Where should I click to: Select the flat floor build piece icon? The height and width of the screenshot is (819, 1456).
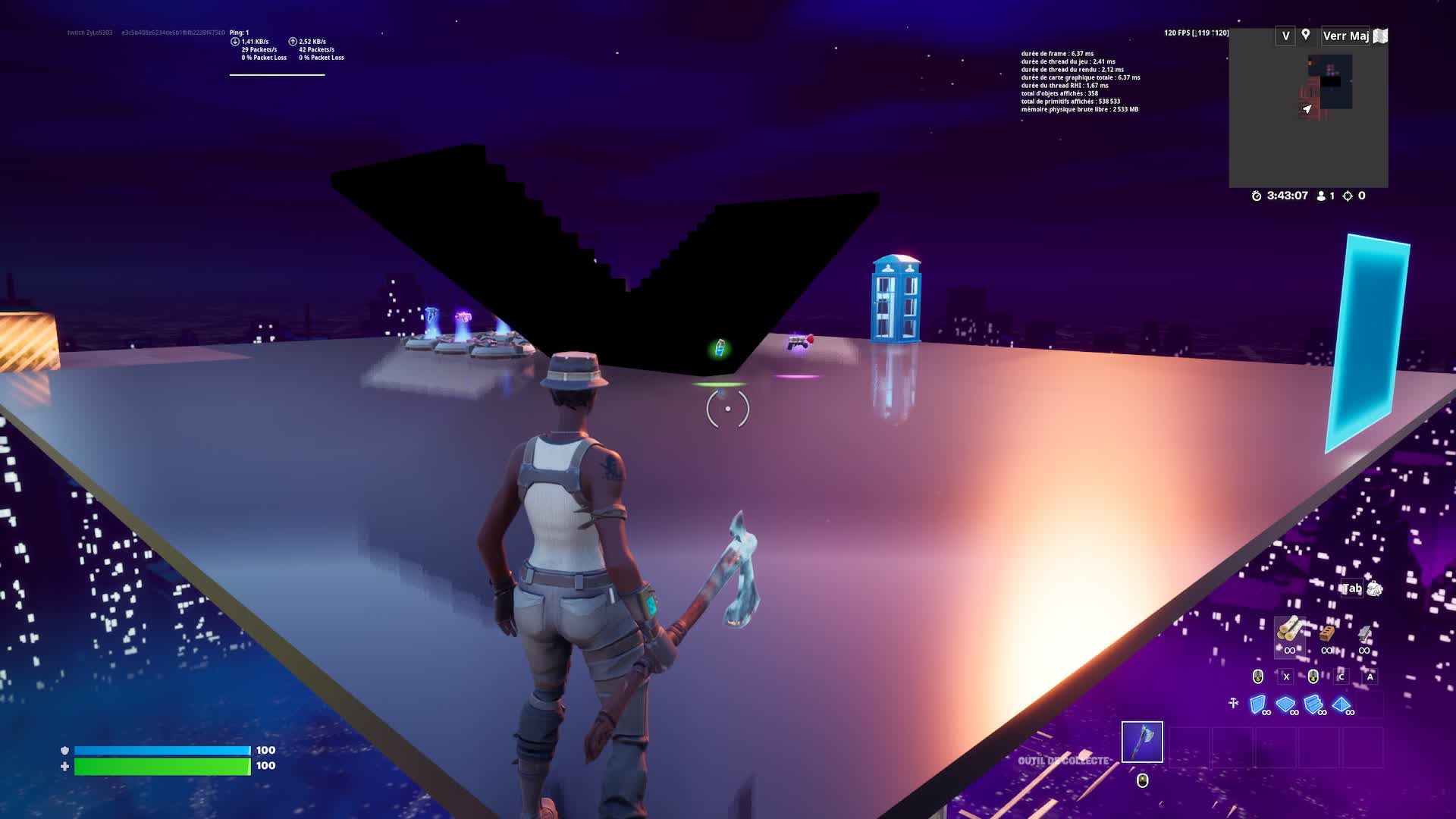pyautogui.click(x=1285, y=703)
